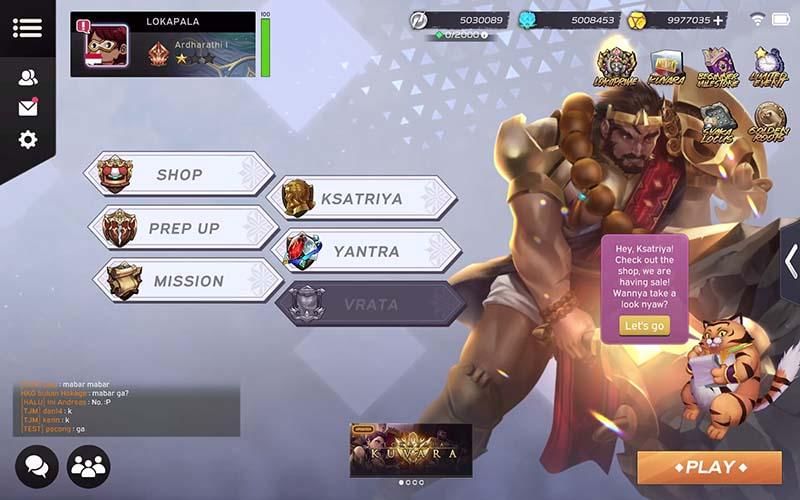800x500 pixels.
Task: Open the friends list icon in sidebar
Action: click(27, 77)
